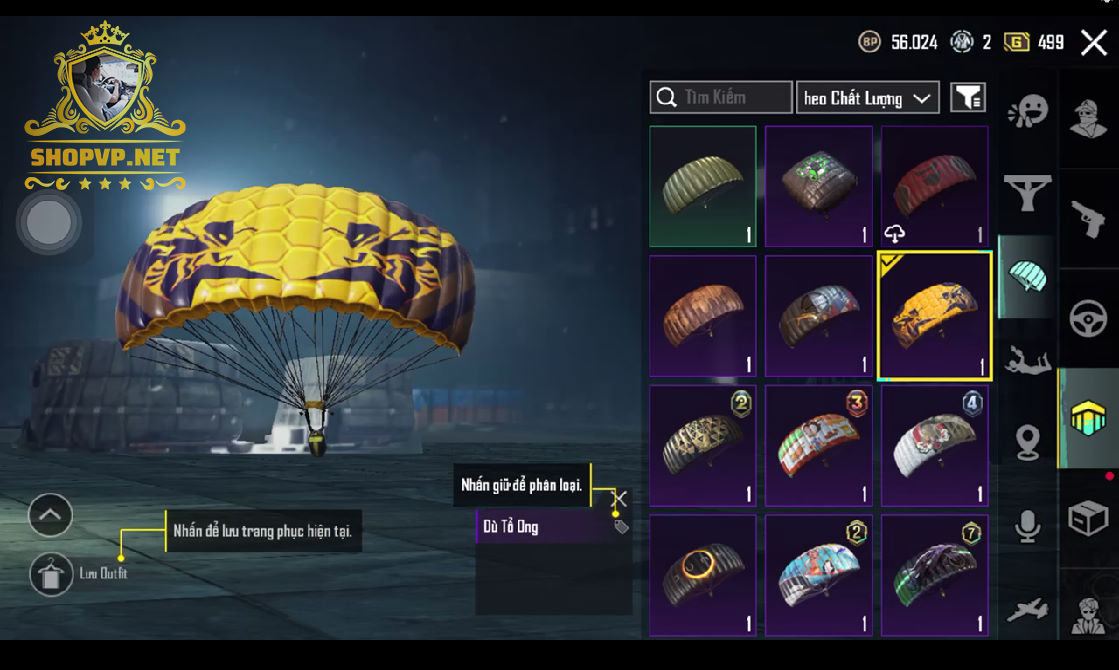
Task: Close the inventory screen
Action: click(x=1093, y=42)
